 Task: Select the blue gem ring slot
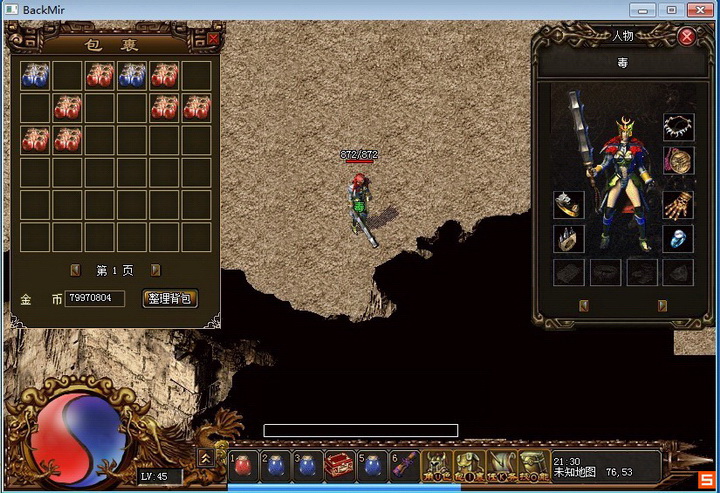(678, 239)
